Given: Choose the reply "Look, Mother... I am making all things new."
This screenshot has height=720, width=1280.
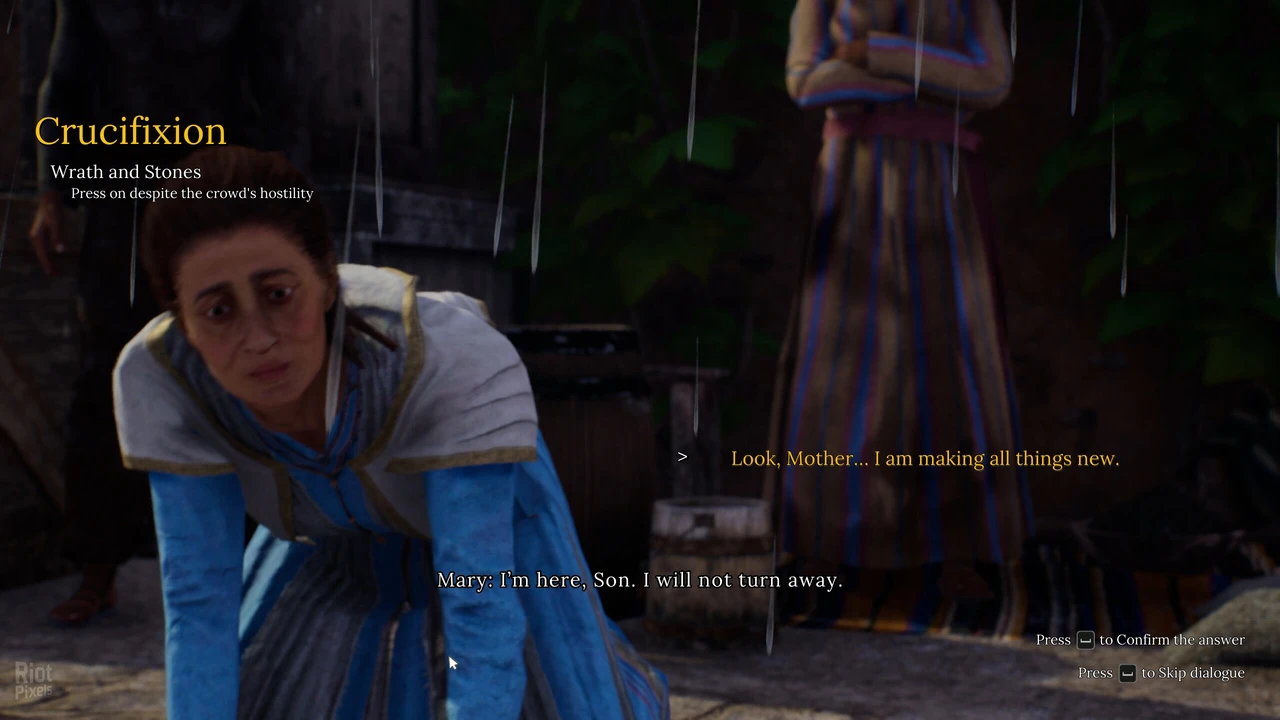Looking at the screenshot, I should pyautogui.click(x=924, y=458).
